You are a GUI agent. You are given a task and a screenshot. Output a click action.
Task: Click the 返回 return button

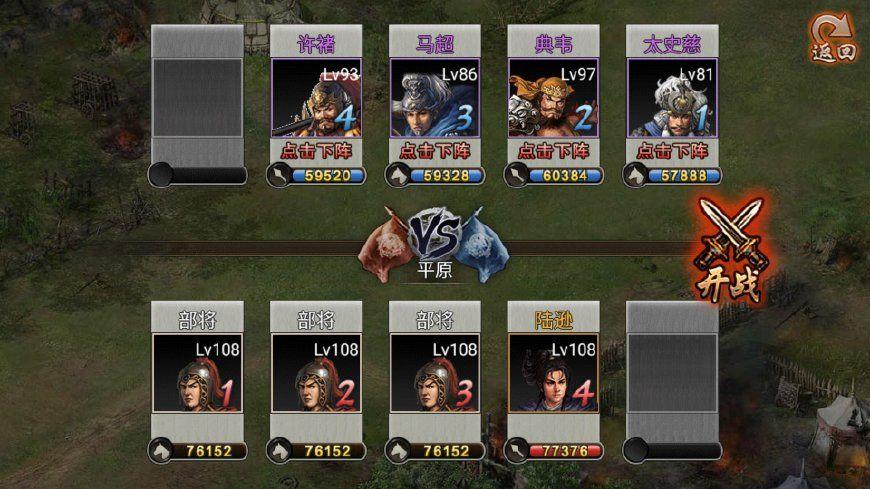pyautogui.click(x=833, y=39)
